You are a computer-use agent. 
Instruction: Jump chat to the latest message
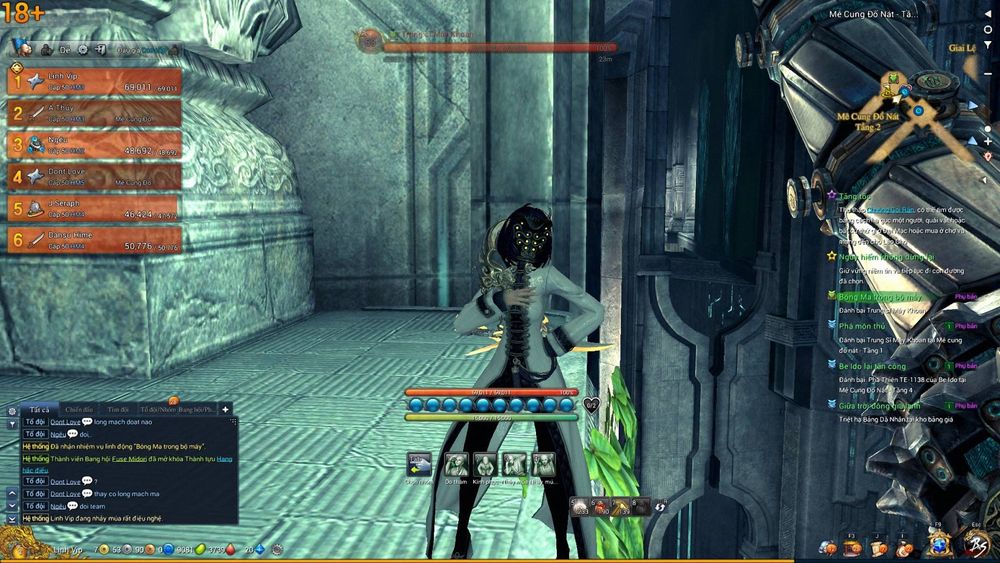tap(12, 519)
